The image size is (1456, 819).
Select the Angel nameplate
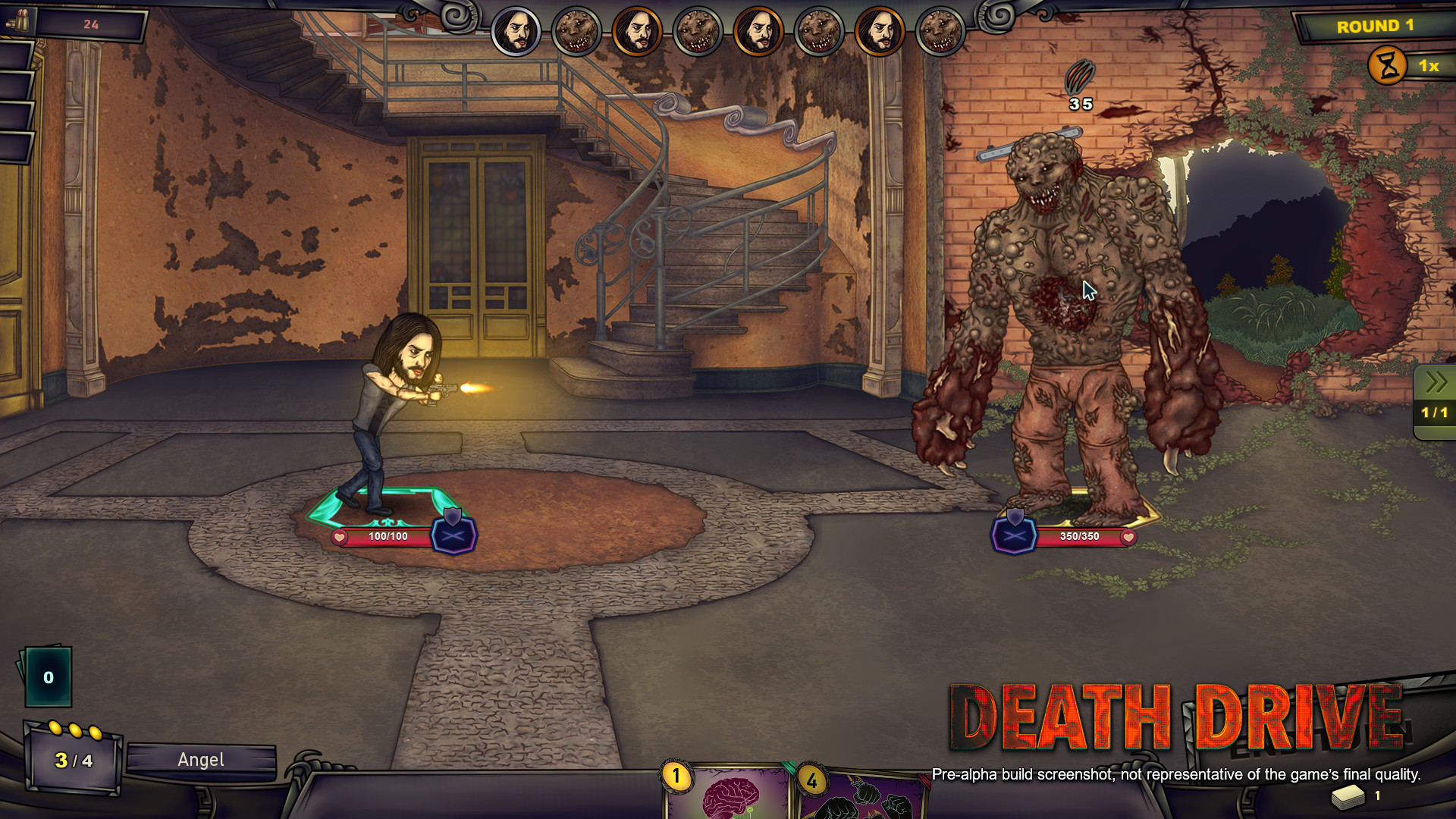(x=200, y=760)
